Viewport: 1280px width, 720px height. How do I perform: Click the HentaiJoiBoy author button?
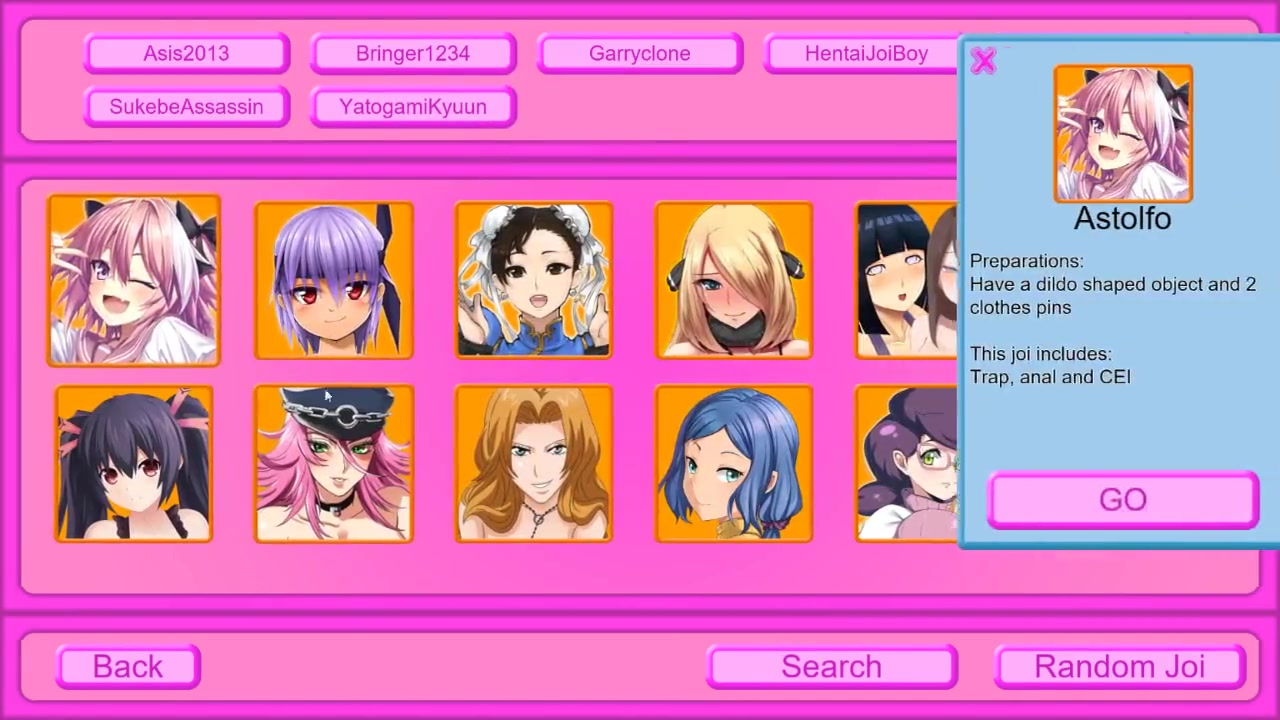pos(865,54)
